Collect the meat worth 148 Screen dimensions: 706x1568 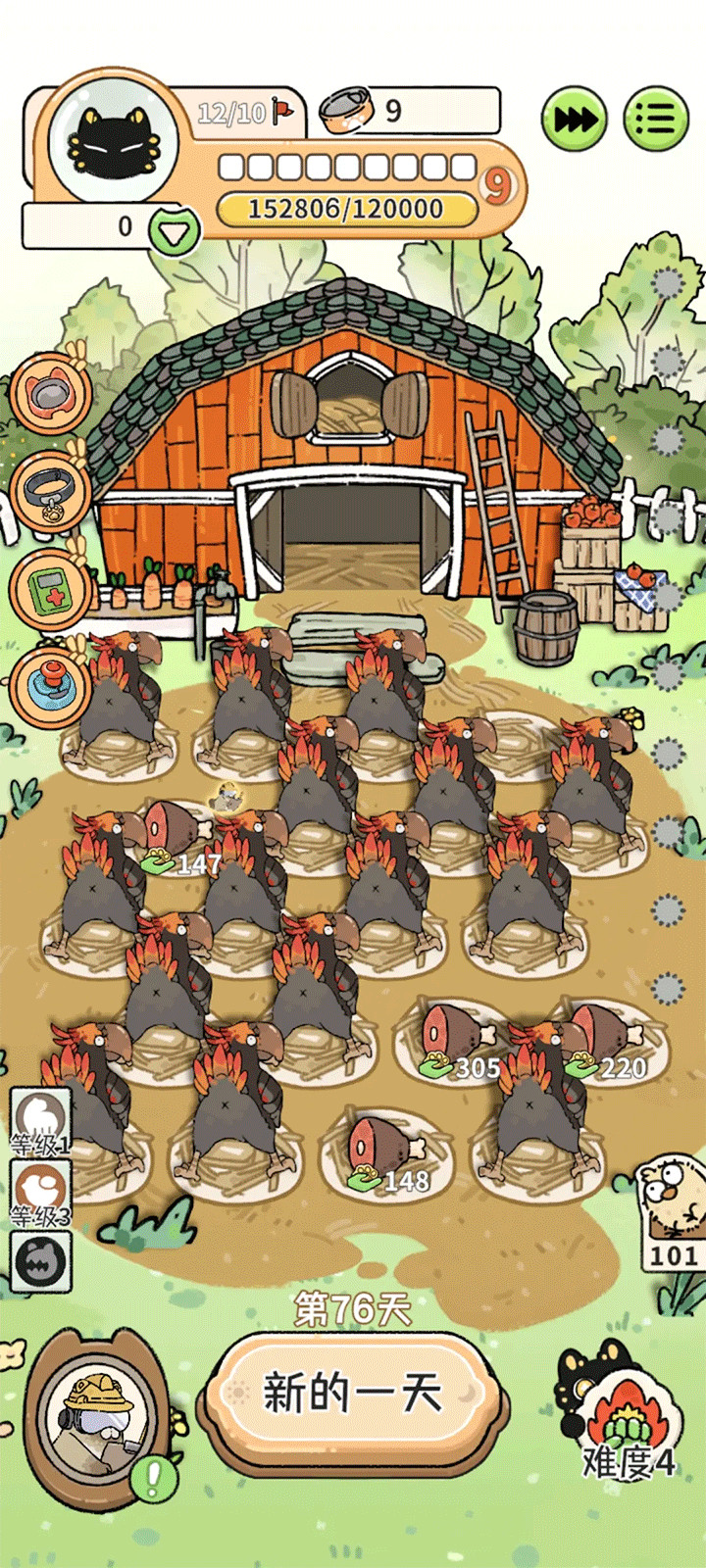coord(380,1149)
